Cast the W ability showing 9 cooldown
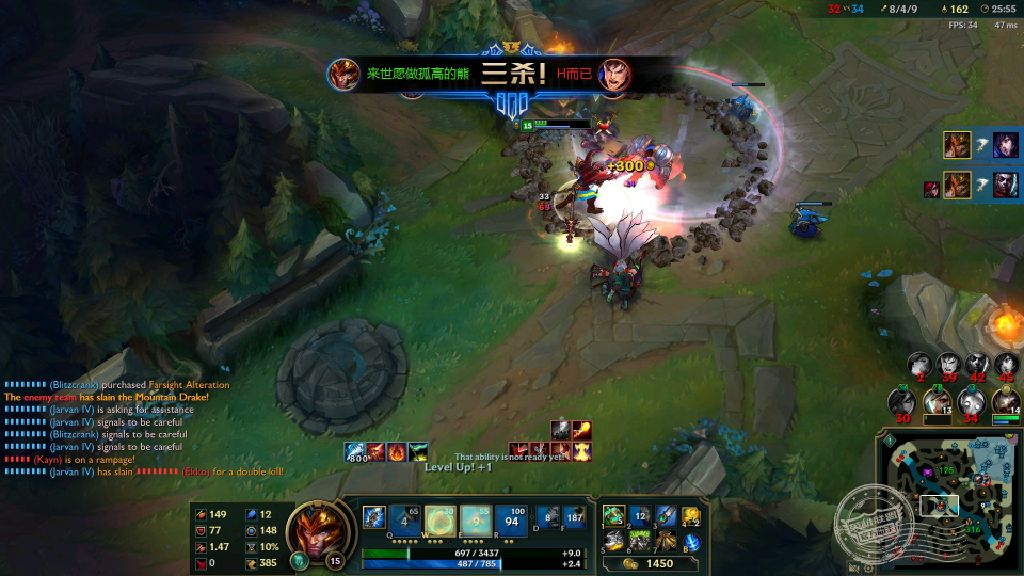This screenshot has width=1024, height=576. point(441,520)
